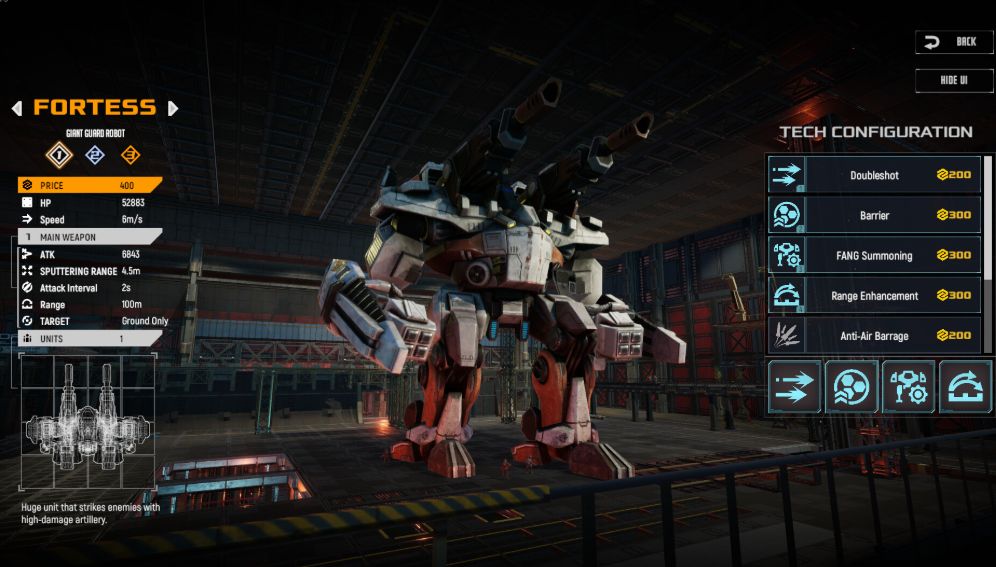Select the level 1 diamond tab
996x567 pixels.
tap(59, 155)
